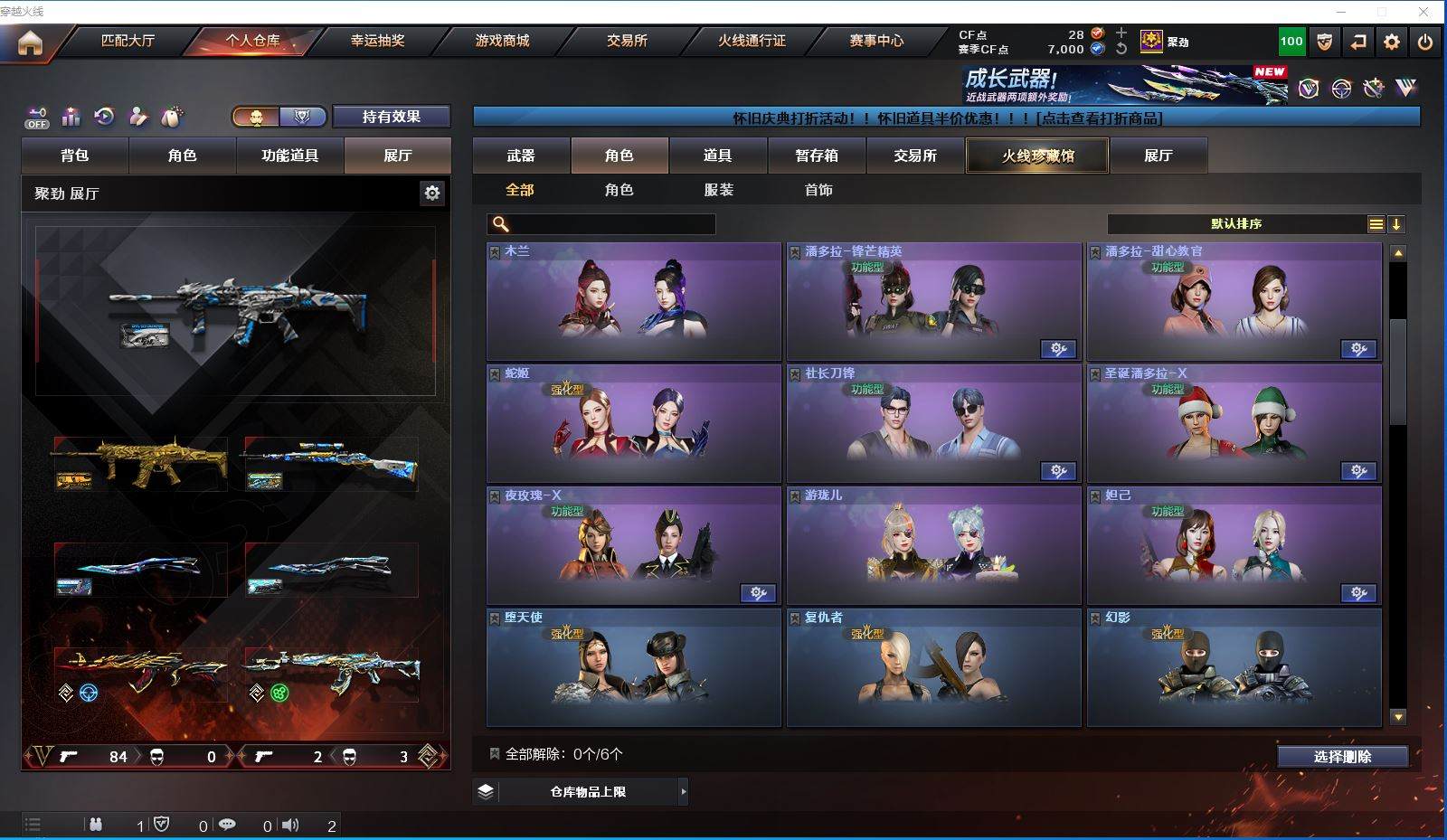
Task: Choose the 游珑儿 character card
Action: tap(933, 545)
